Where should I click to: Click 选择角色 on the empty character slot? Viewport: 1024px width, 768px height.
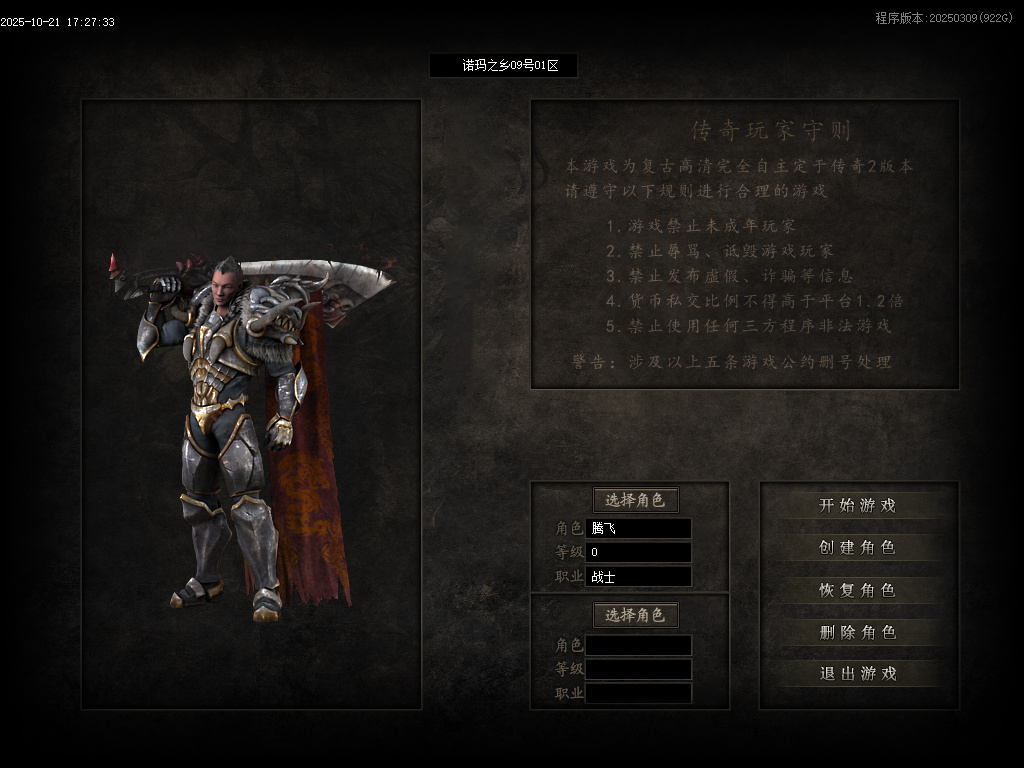coord(635,615)
